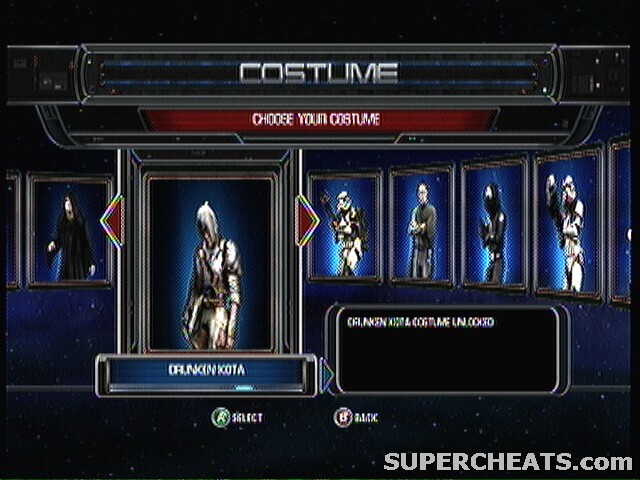Viewport: 640px width, 480px height.
Task: Choose the black-robed hooded figure costume
Action: (x=70, y=232)
